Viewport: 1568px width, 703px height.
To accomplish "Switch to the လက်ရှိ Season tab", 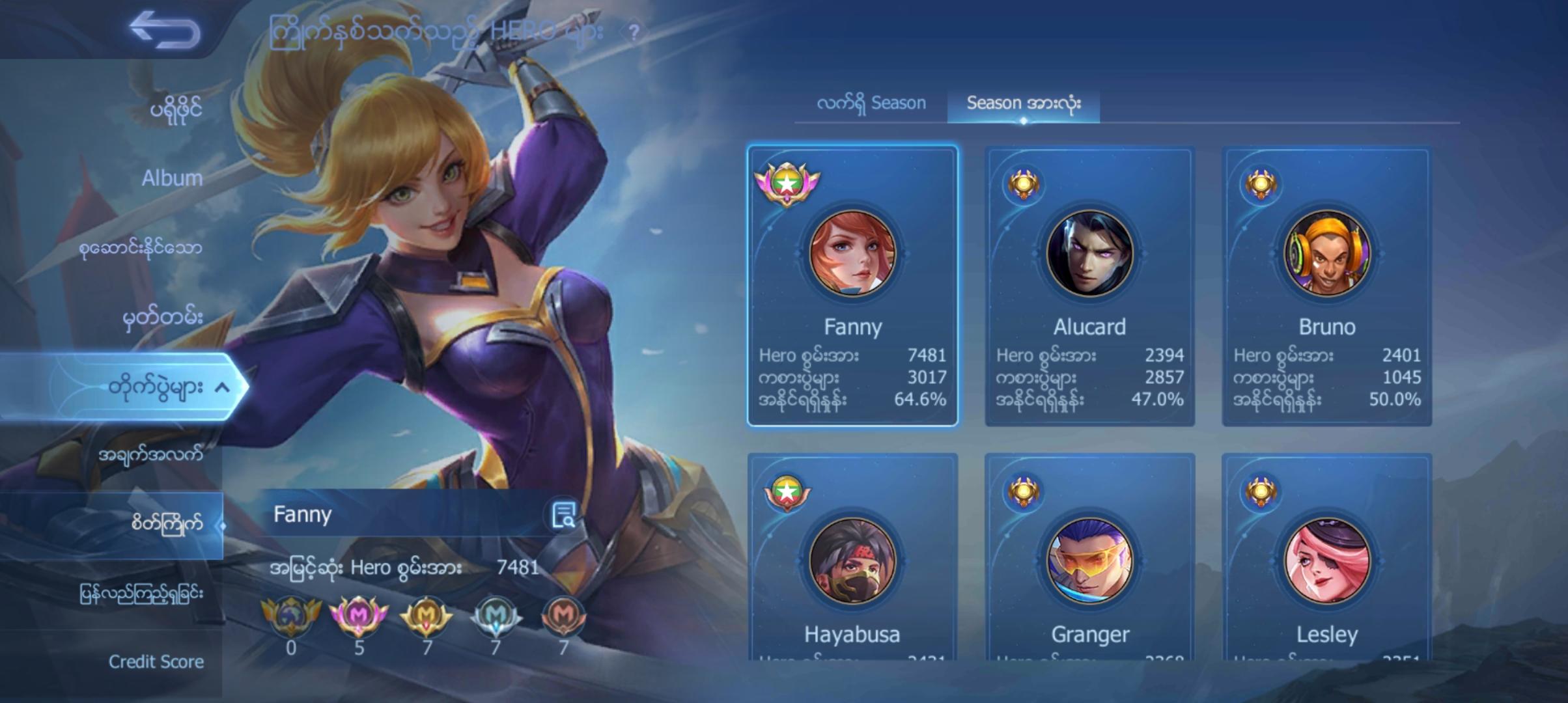I will [x=871, y=103].
